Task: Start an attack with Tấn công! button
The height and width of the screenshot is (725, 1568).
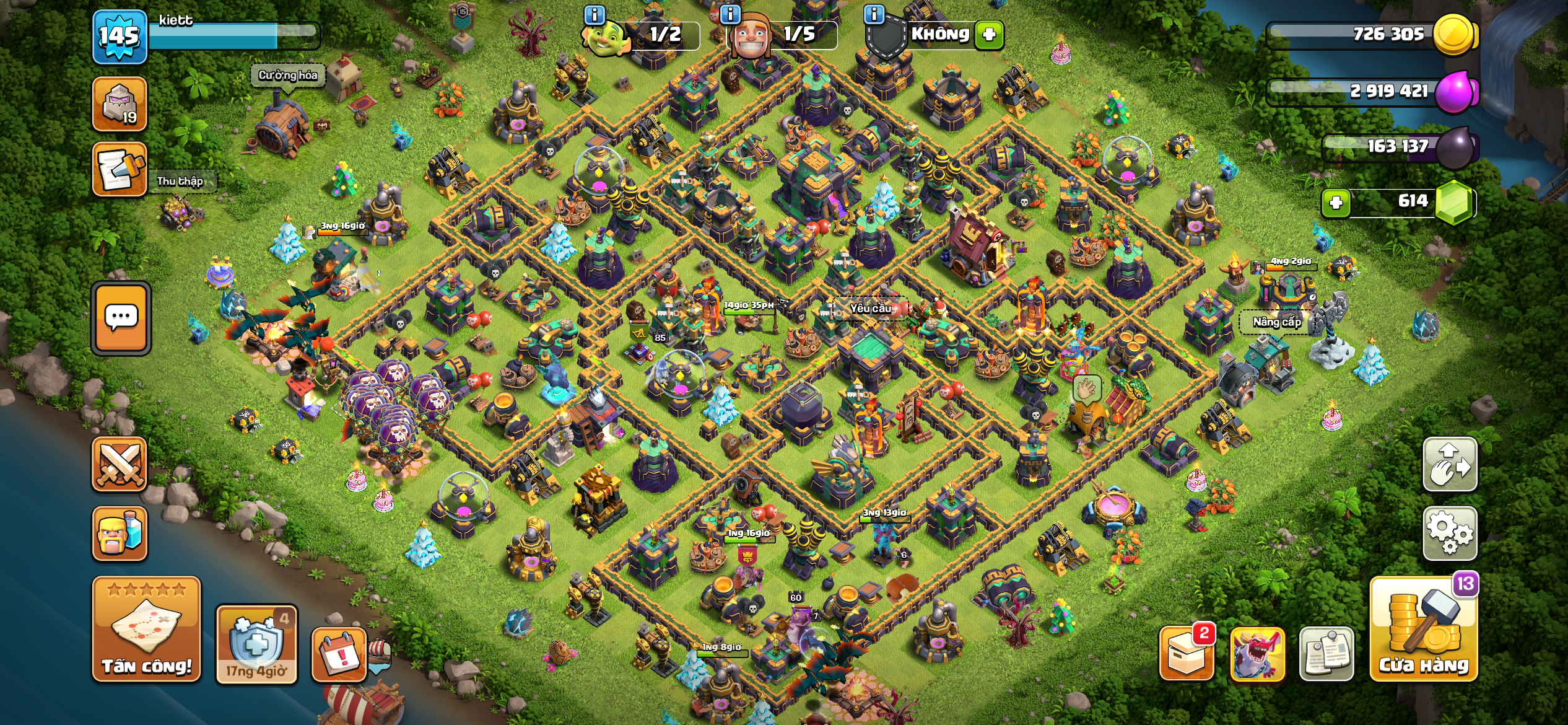Action: pyautogui.click(x=146, y=629)
